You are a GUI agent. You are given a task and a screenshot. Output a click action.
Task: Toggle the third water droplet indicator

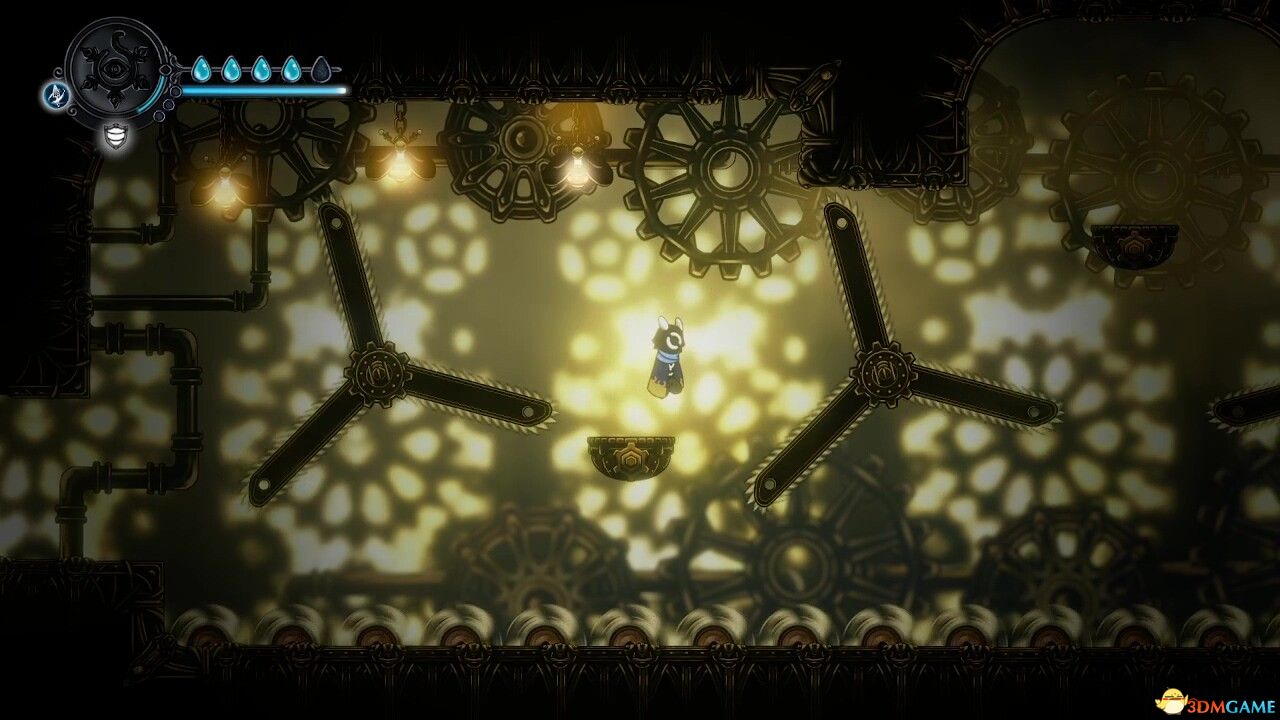pyautogui.click(x=261, y=67)
